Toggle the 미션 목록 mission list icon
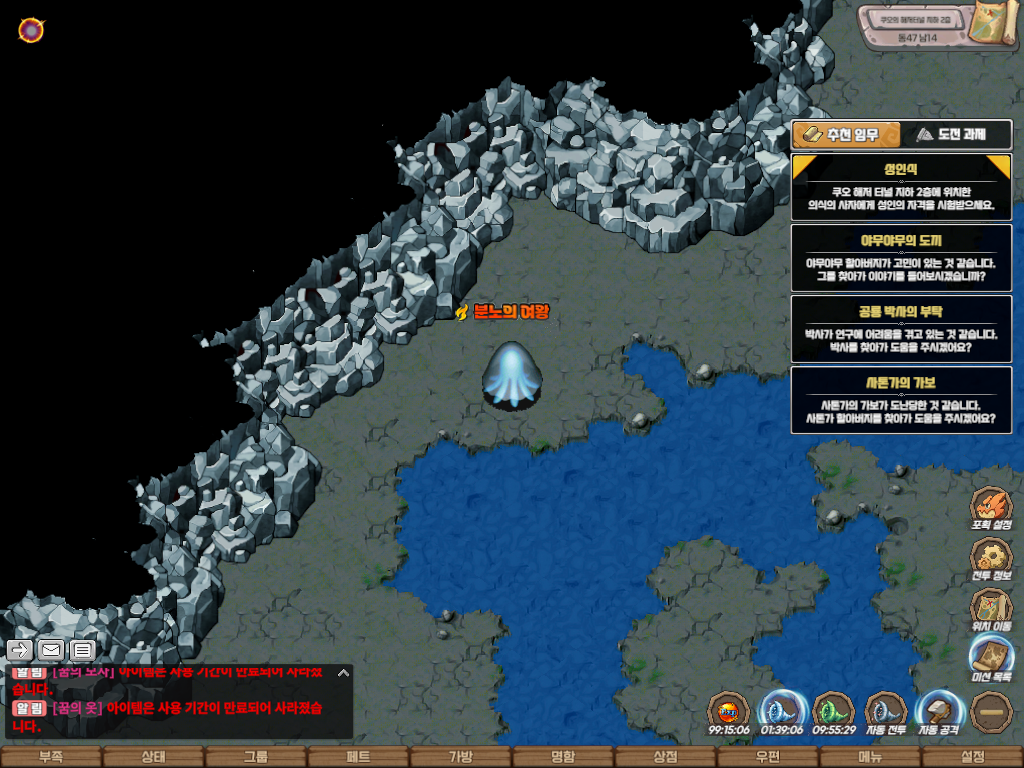Image resolution: width=1024 pixels, height=768 pixels. tap(991, 659)
